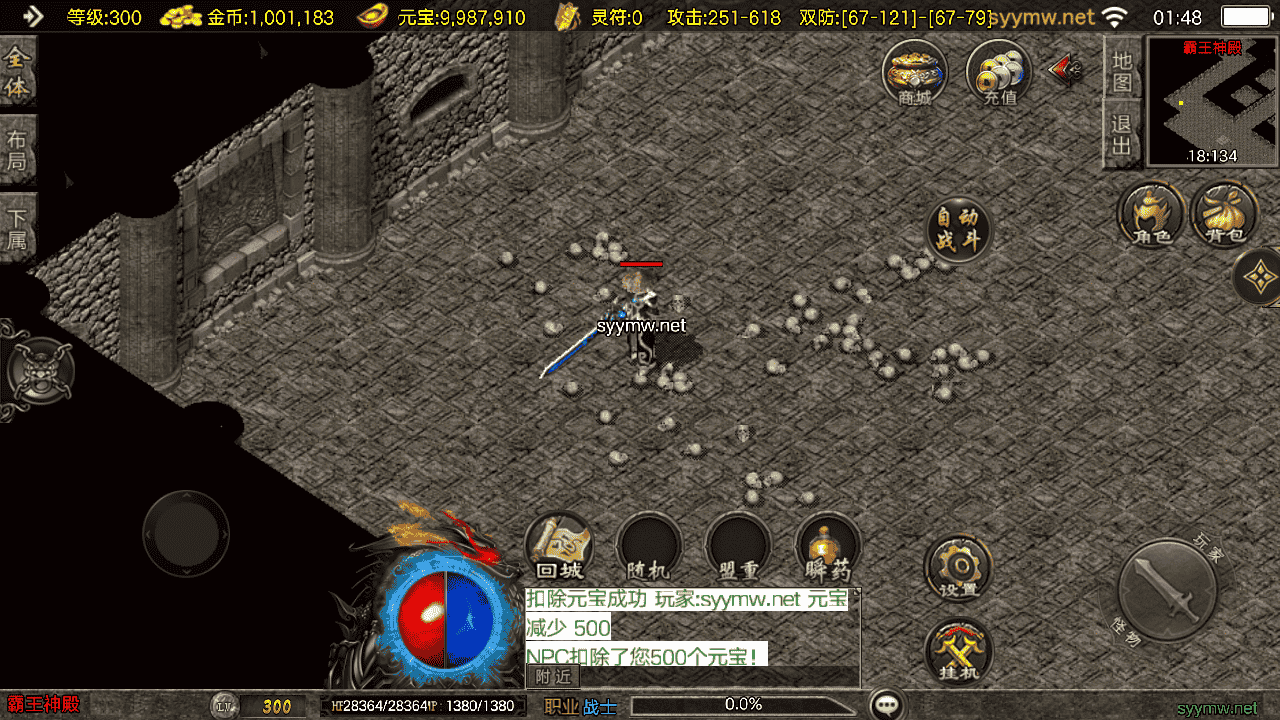Image resolution: width=1280 pixels, height=720 pixels.
Task: Tap the sword attack button
Action: pyautogui.click(x=1166, y=591)
